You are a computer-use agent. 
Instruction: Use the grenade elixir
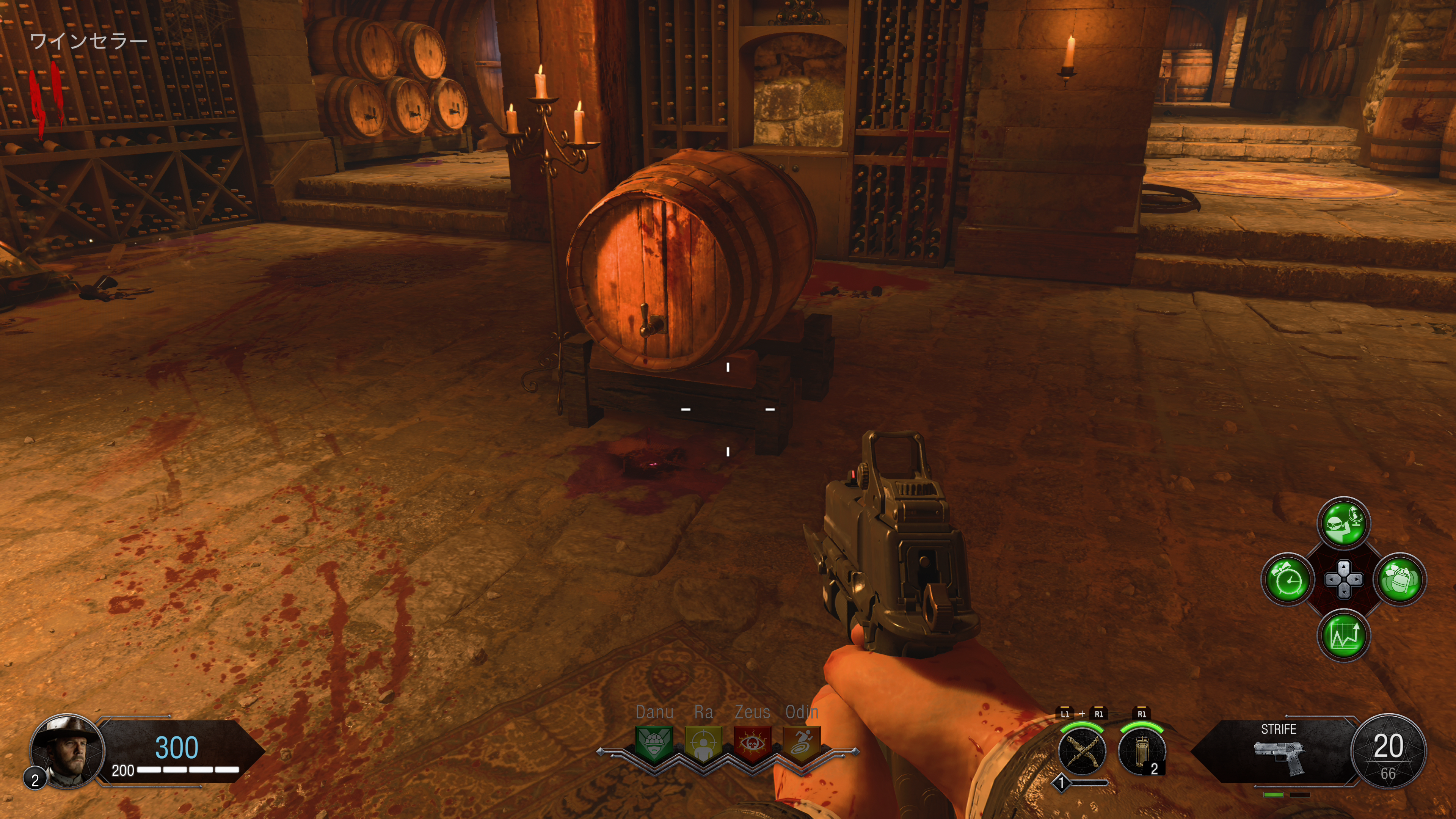1400,579
